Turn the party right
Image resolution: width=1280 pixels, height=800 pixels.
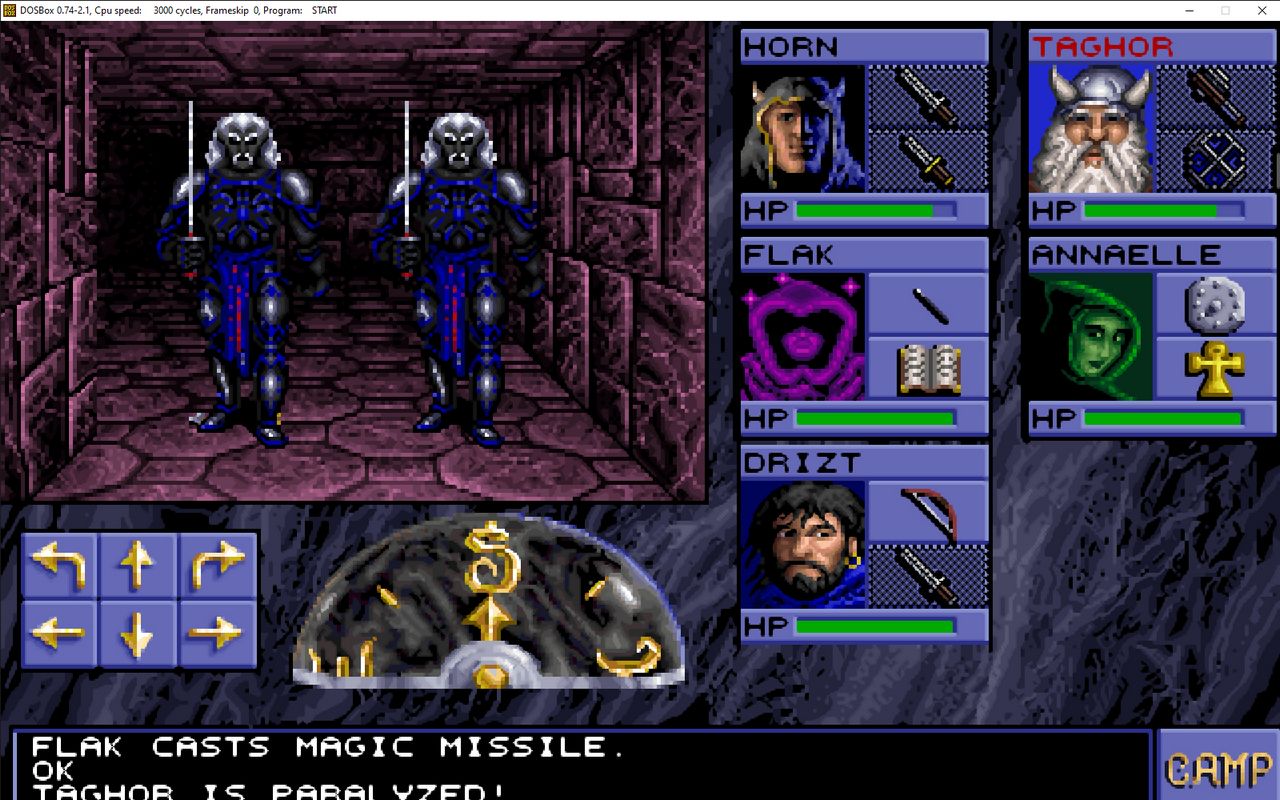coord(217,565)
